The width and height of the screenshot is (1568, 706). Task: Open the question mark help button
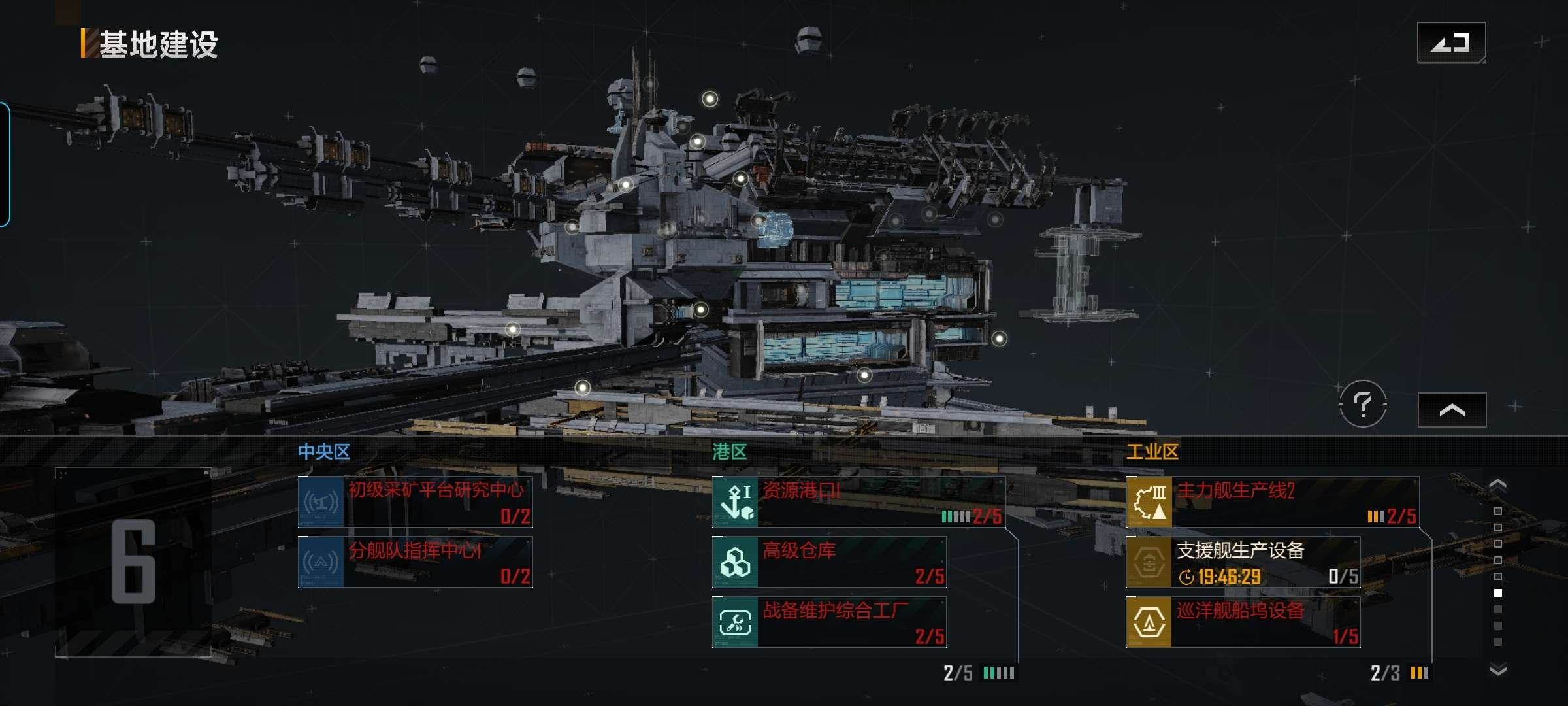[x=1363, y=404]
